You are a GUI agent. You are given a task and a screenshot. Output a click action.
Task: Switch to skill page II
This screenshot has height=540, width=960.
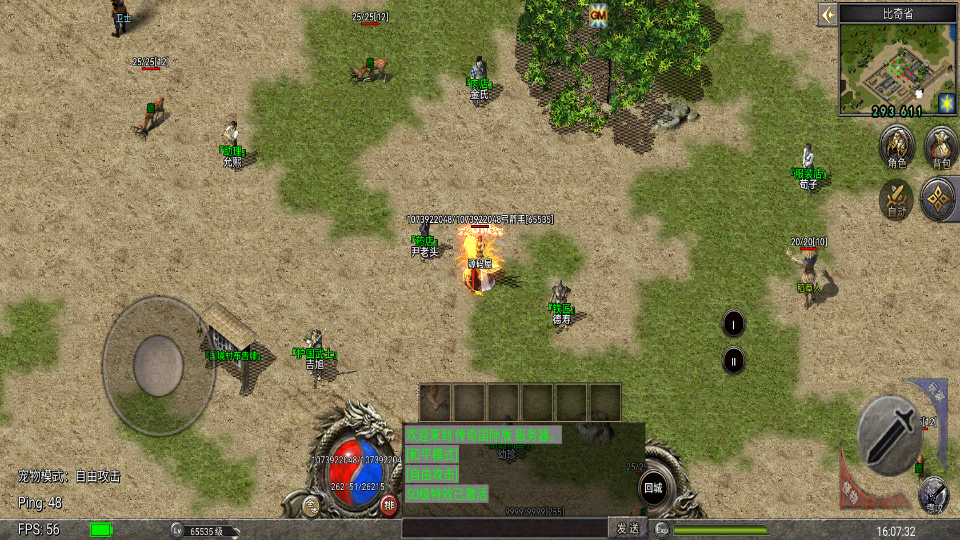coord(734,360)
